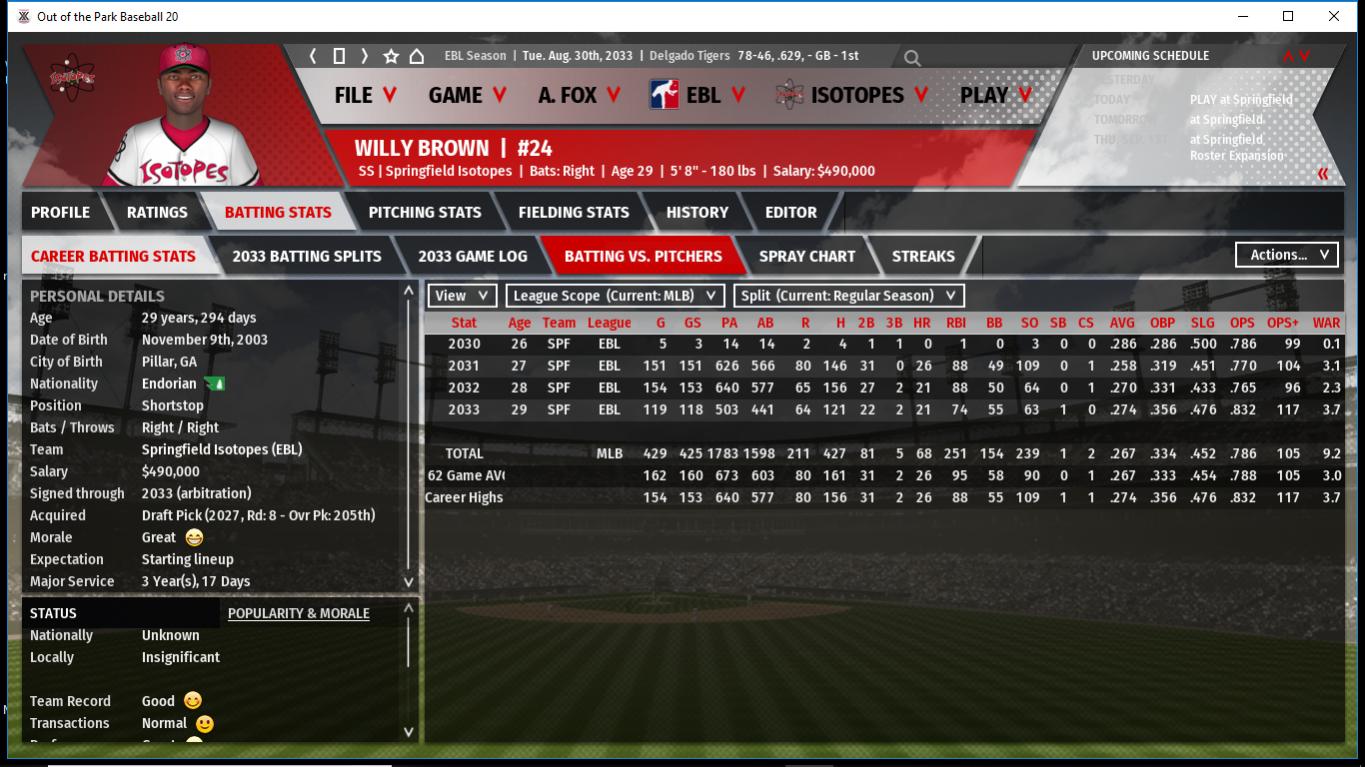This screenshot has height=767, width=1365.
Task: Switch to the STREAKS subtab
Action: (922, 256)
